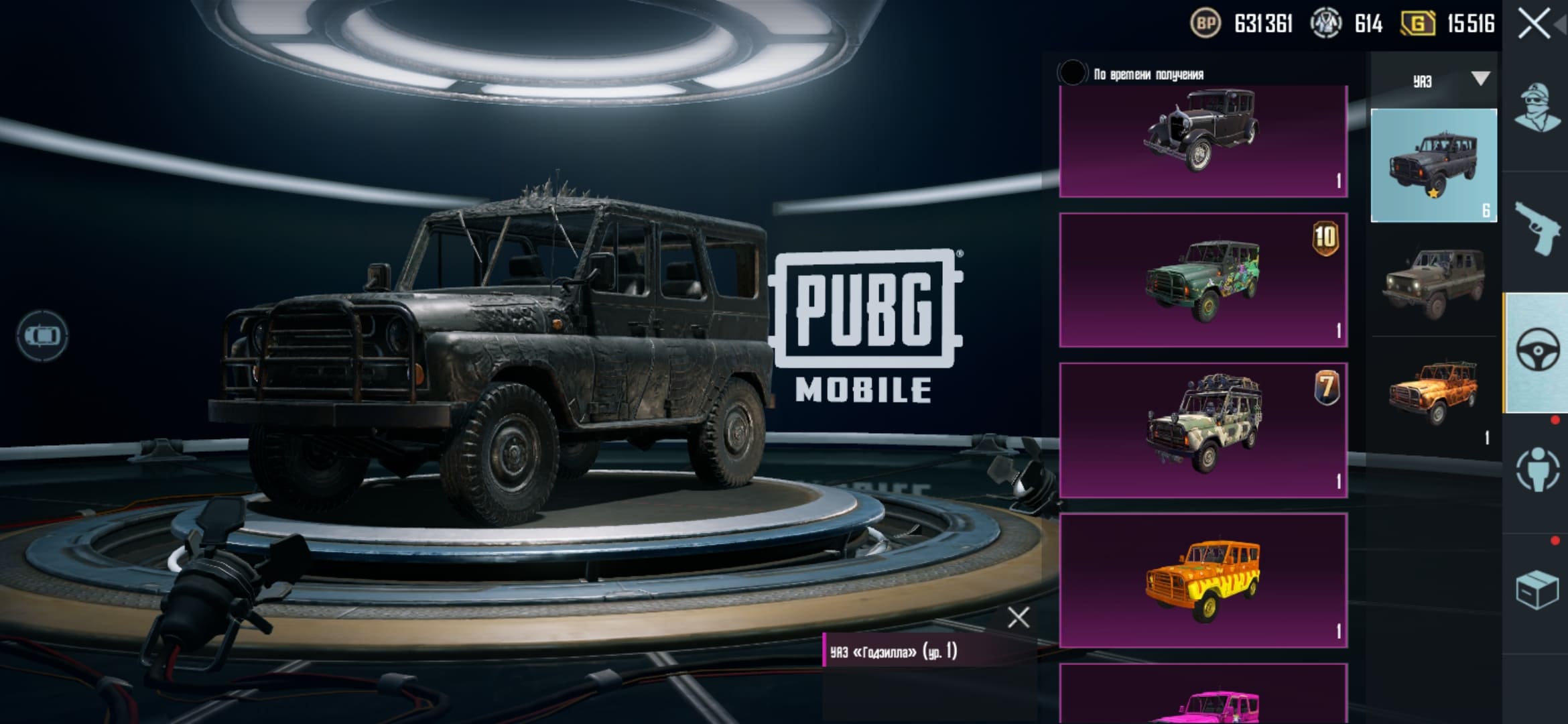Choose the camouflage UAZ with roof luggage

coord(1203,430)
